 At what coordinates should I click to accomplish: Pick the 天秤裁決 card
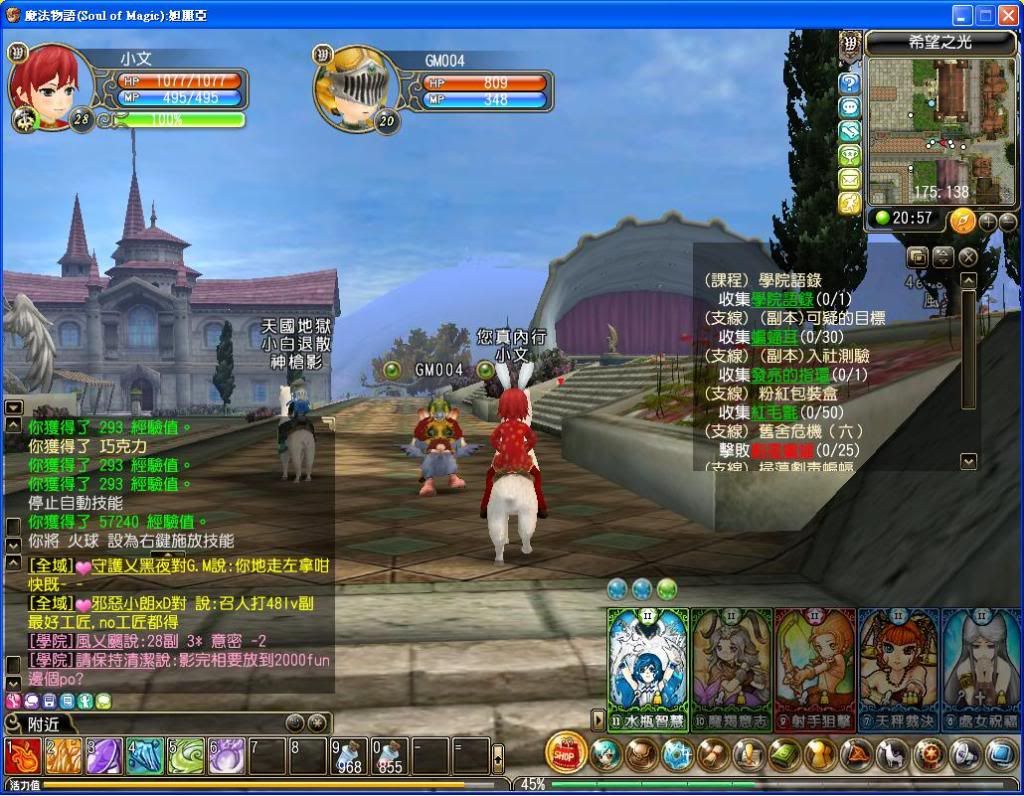point(897,668)
